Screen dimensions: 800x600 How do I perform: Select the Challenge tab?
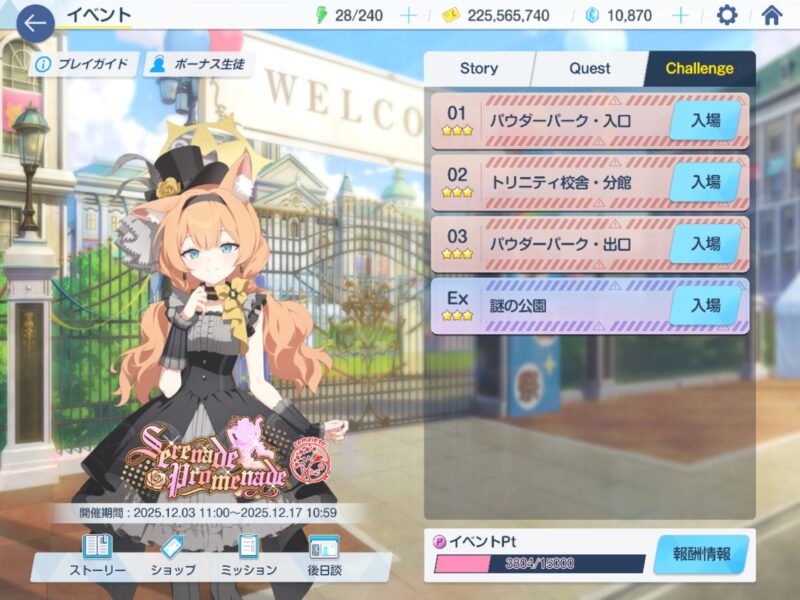[x=699, y=69]
